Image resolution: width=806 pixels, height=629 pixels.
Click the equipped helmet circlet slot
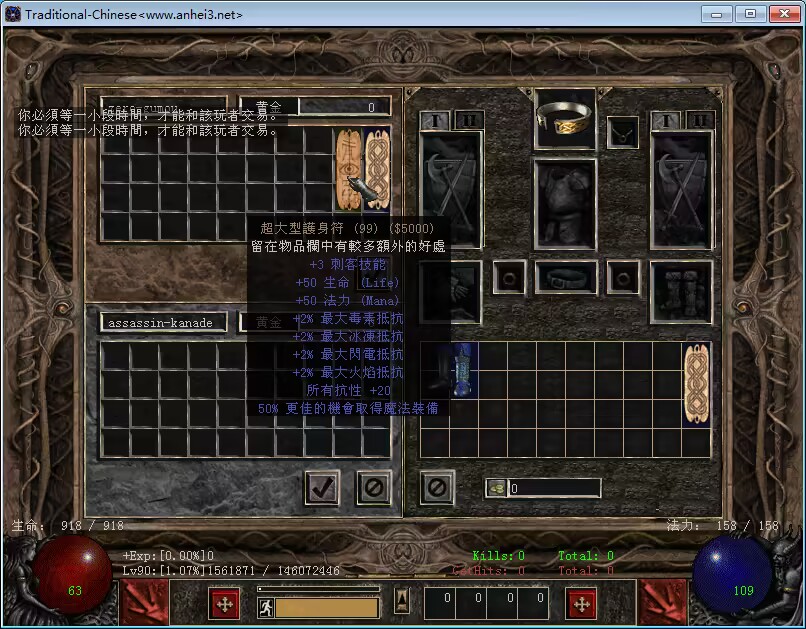(565, 118)
